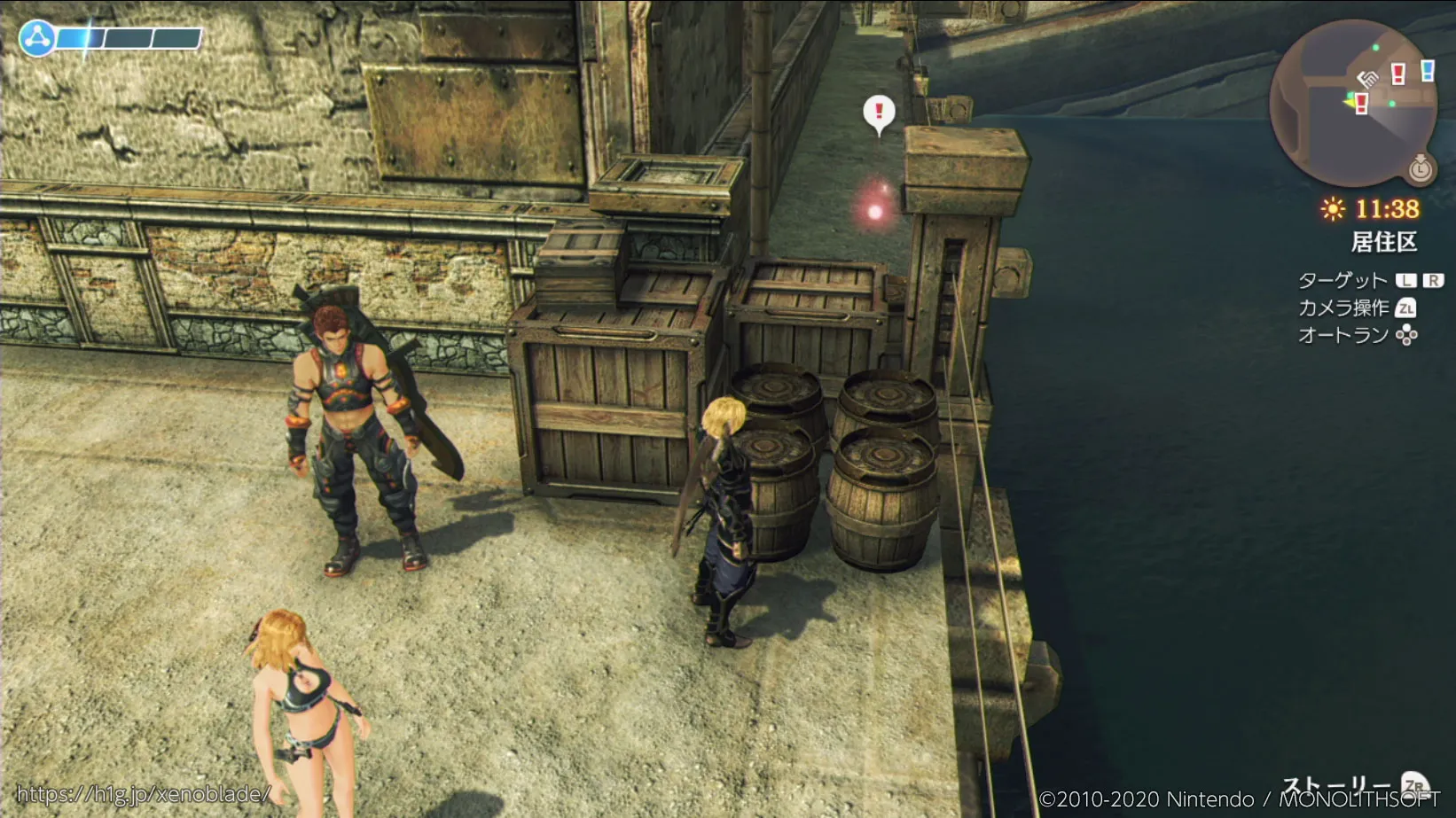Viewport: 1456px width, 818px height.
Task: Choose the red exclamation marker right of the handshake
Action: pyautogui.click(x=1398, y=74)
